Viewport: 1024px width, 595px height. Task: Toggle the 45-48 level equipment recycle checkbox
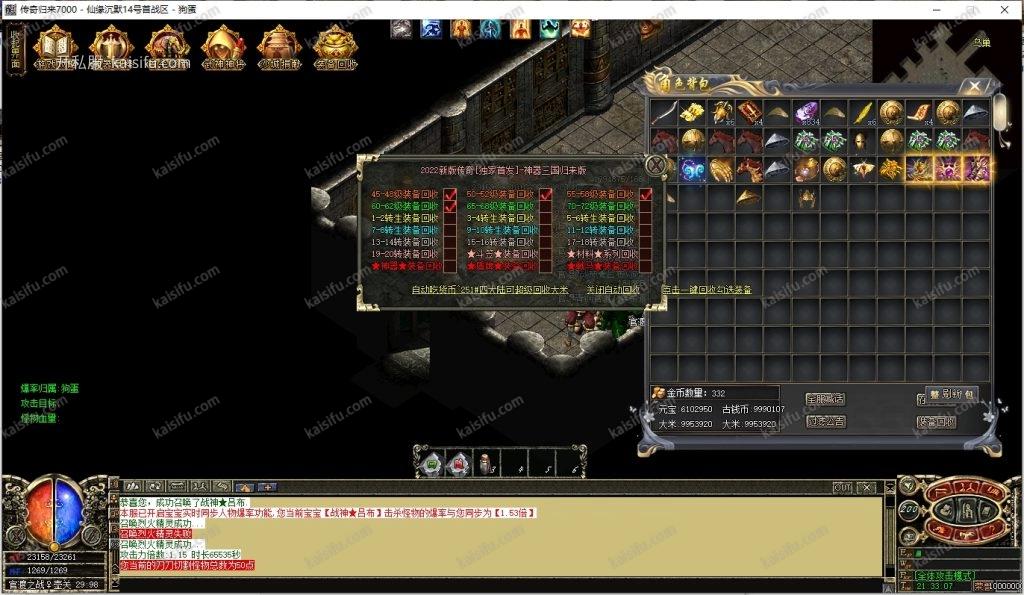[450, 194]
